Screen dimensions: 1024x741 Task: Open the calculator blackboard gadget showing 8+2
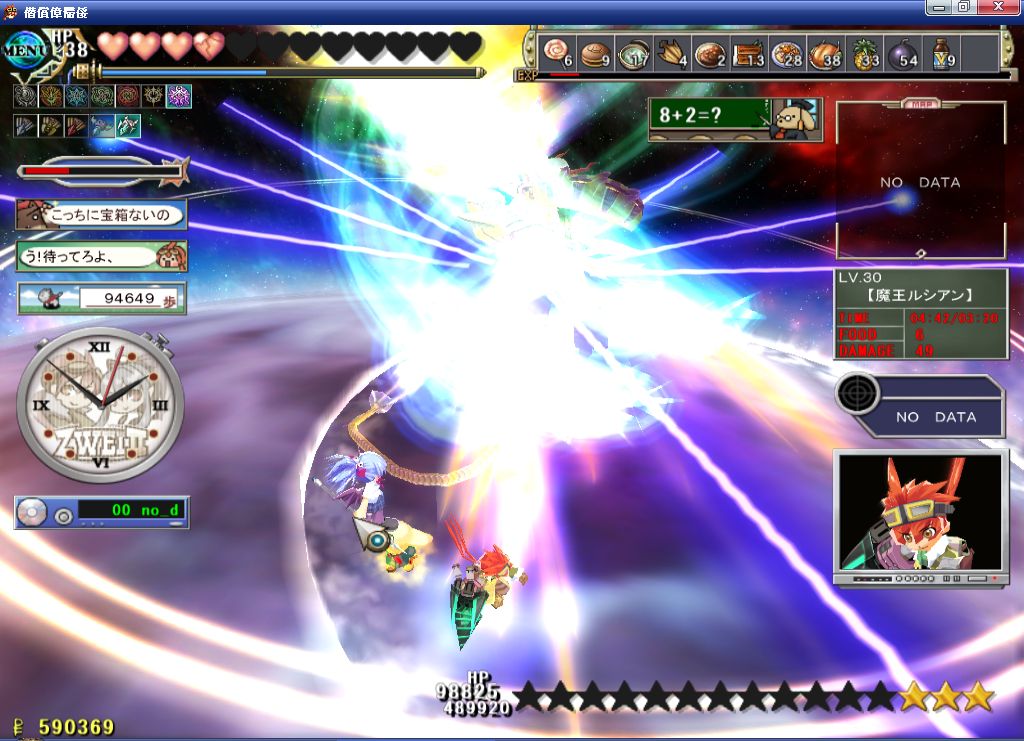735,119
